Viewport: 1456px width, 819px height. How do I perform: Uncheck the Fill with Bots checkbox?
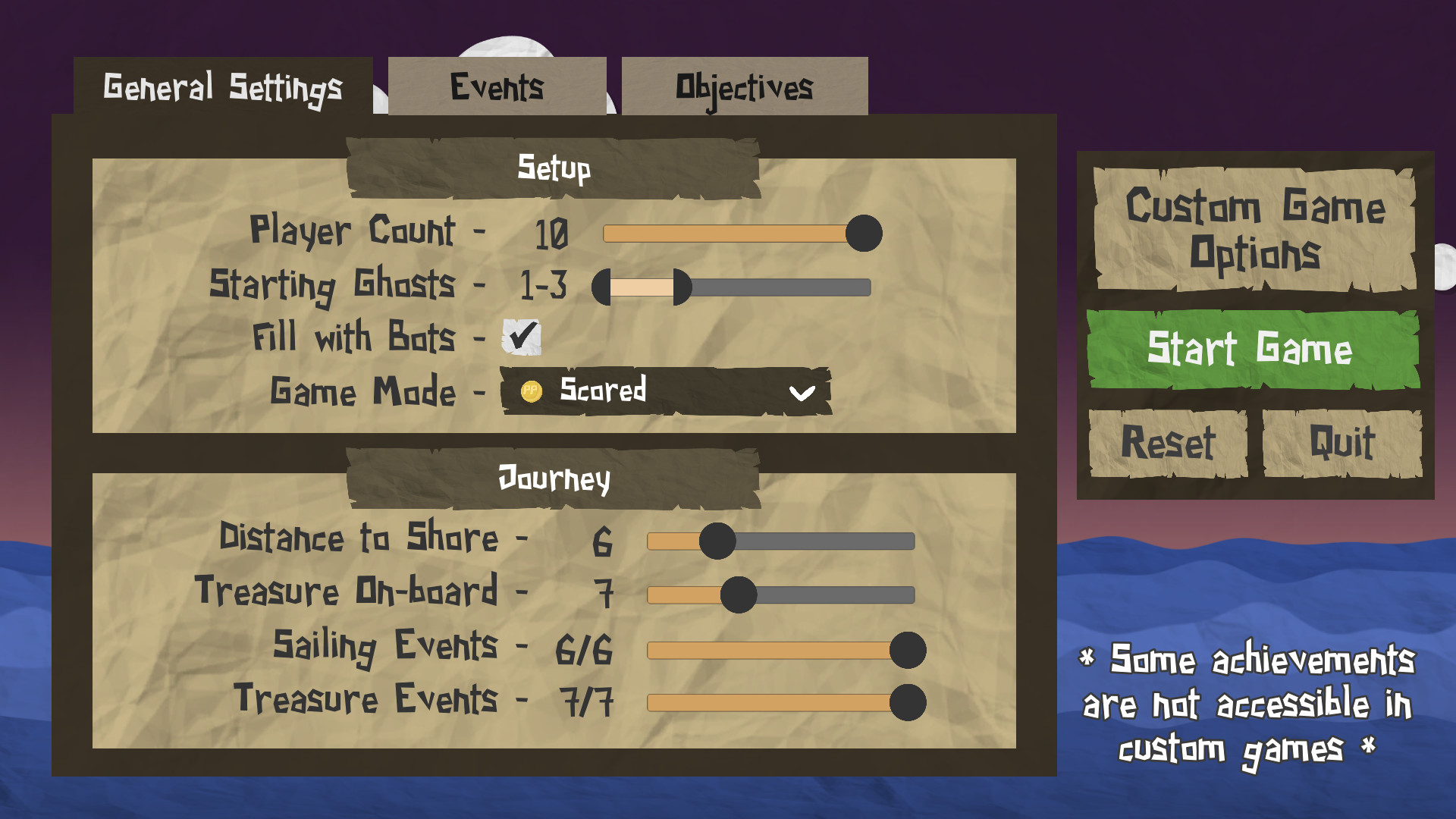tap(521, 338)
